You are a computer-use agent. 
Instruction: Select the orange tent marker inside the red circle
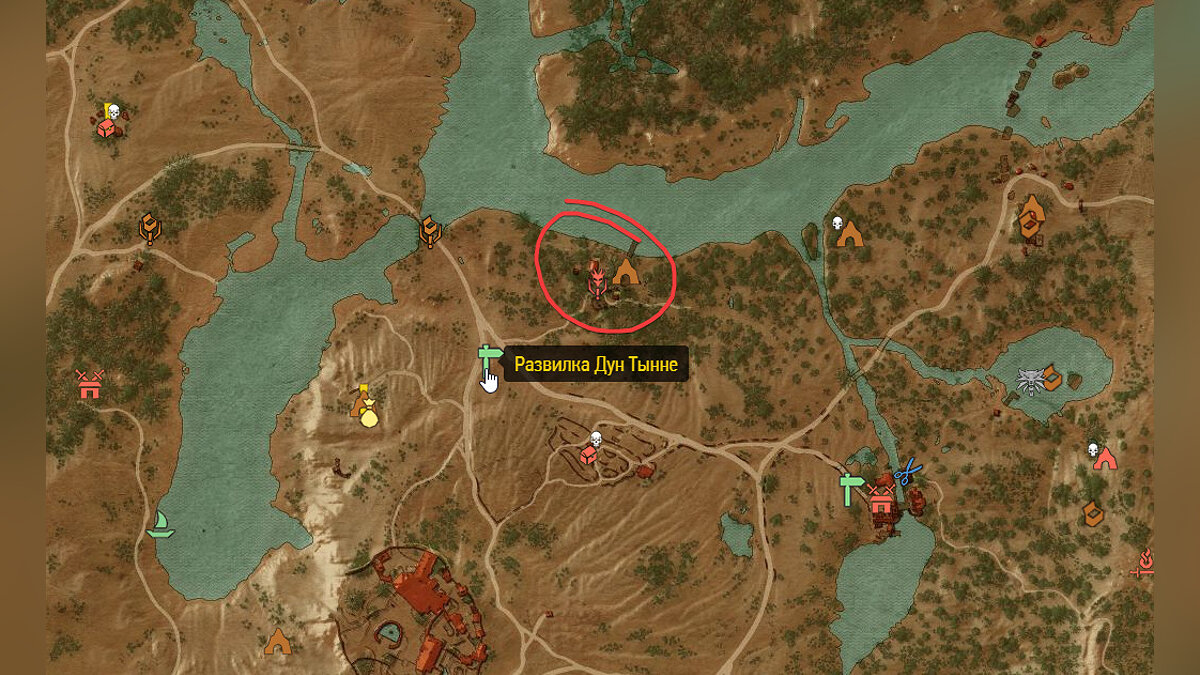626,271
